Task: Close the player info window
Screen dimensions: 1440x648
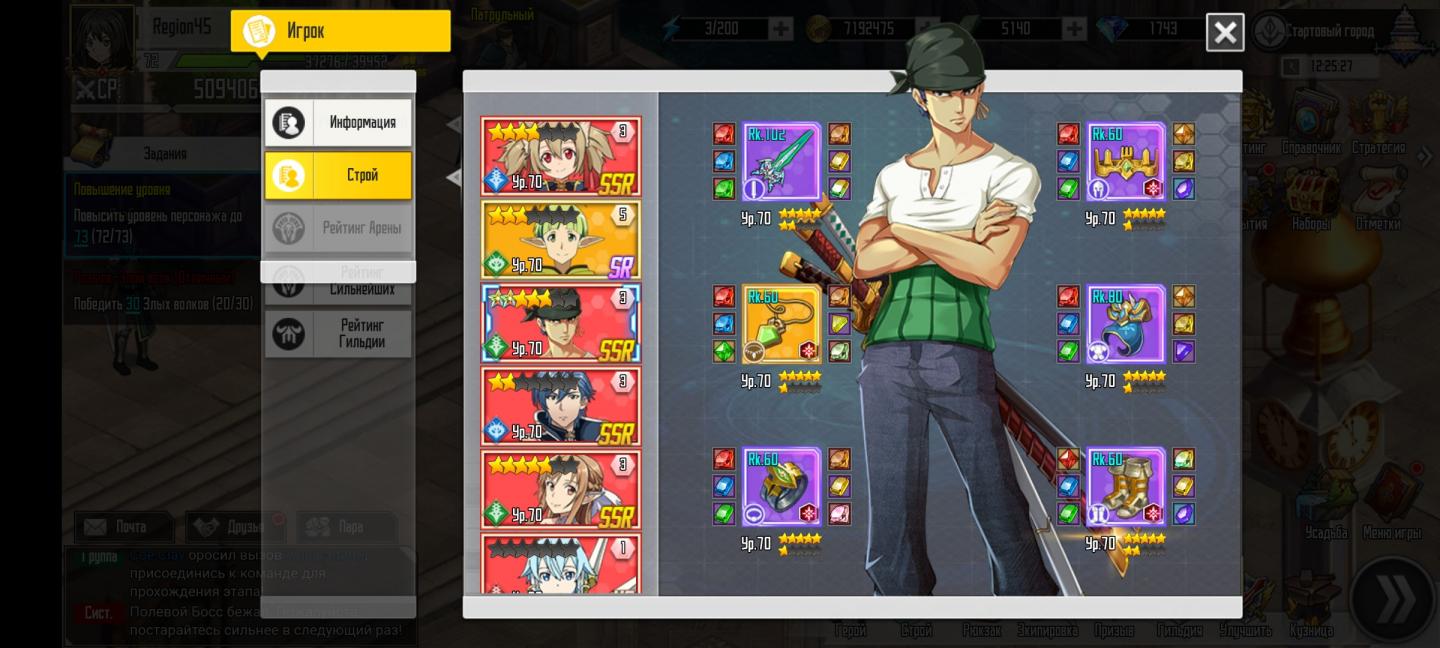Action: coord(1224,32)
